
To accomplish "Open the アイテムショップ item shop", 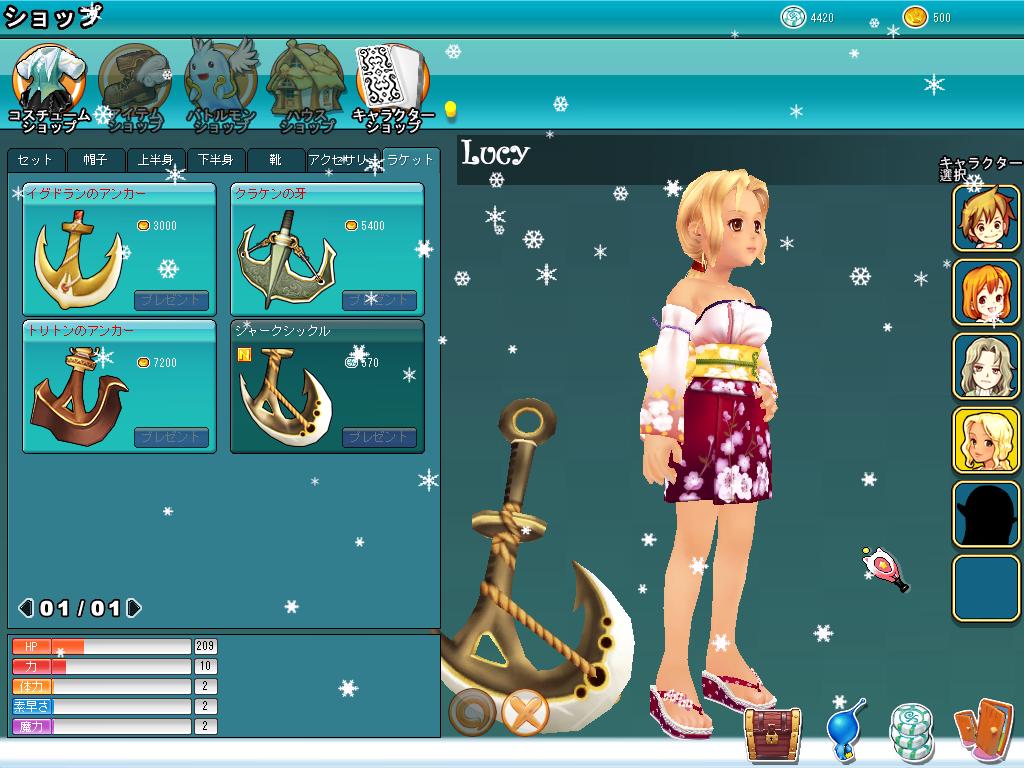I will [134, 86].
